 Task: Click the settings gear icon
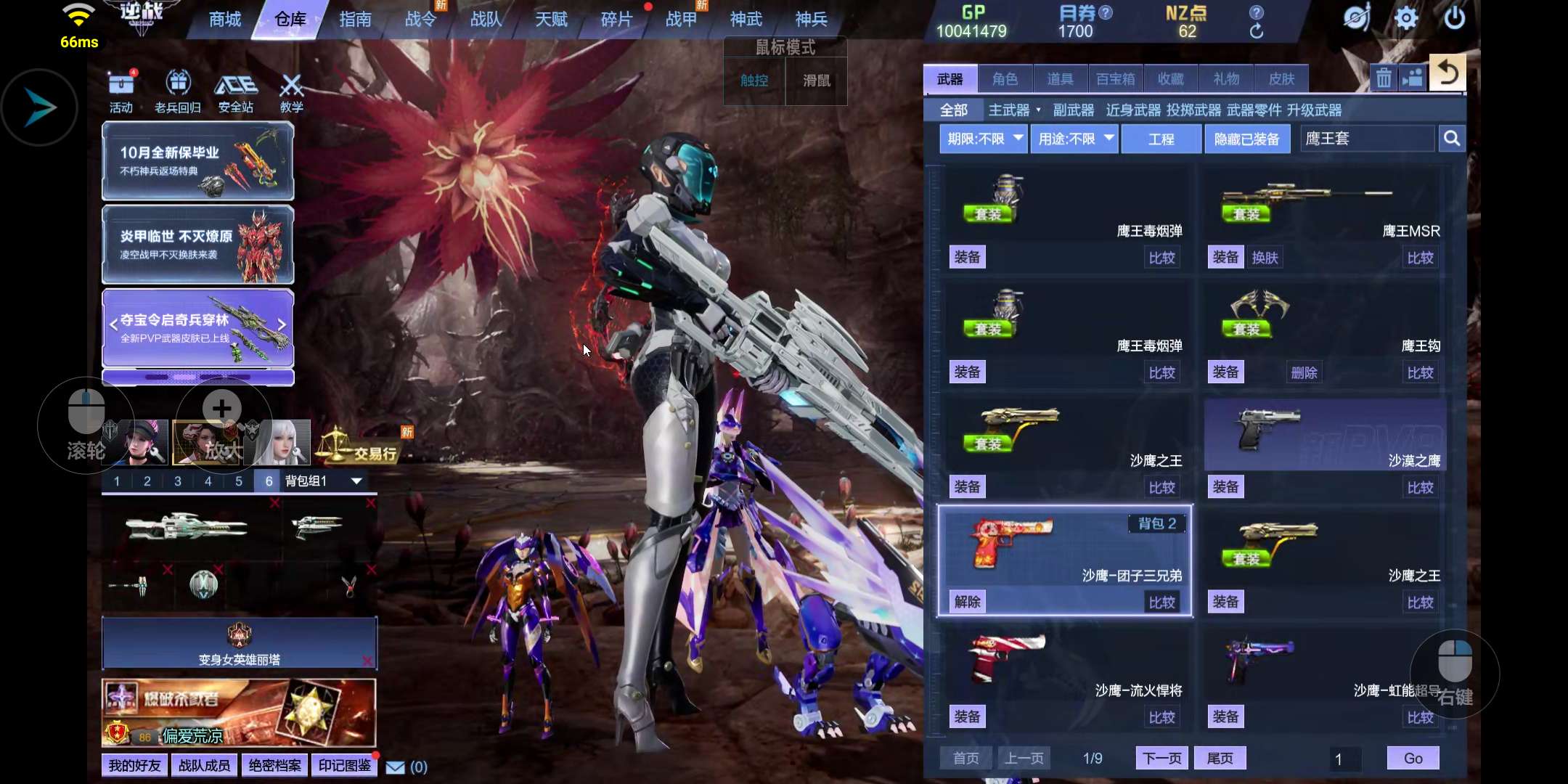(1406, 18)
